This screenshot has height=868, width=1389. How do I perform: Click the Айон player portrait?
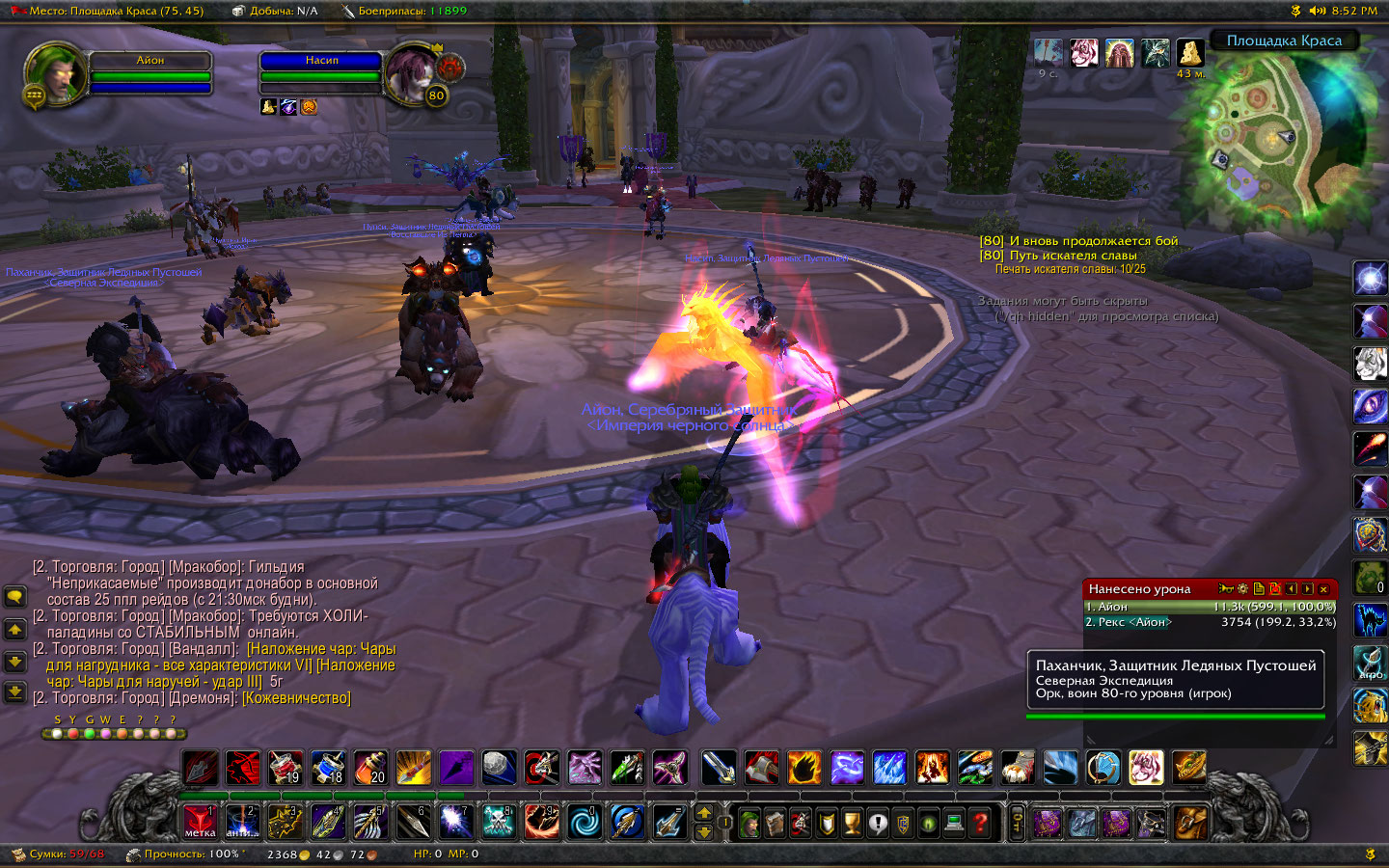[x=55, y=72]
